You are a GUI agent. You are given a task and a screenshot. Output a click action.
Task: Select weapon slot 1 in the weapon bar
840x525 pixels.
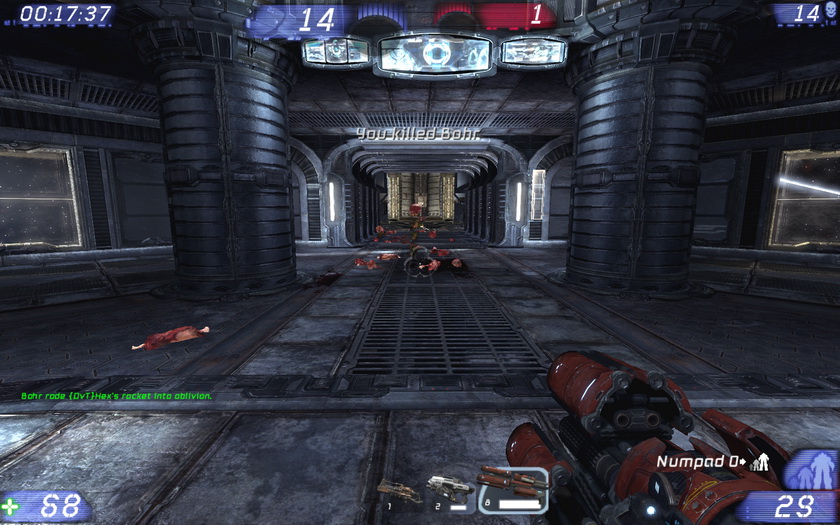[x=398, y=490]
